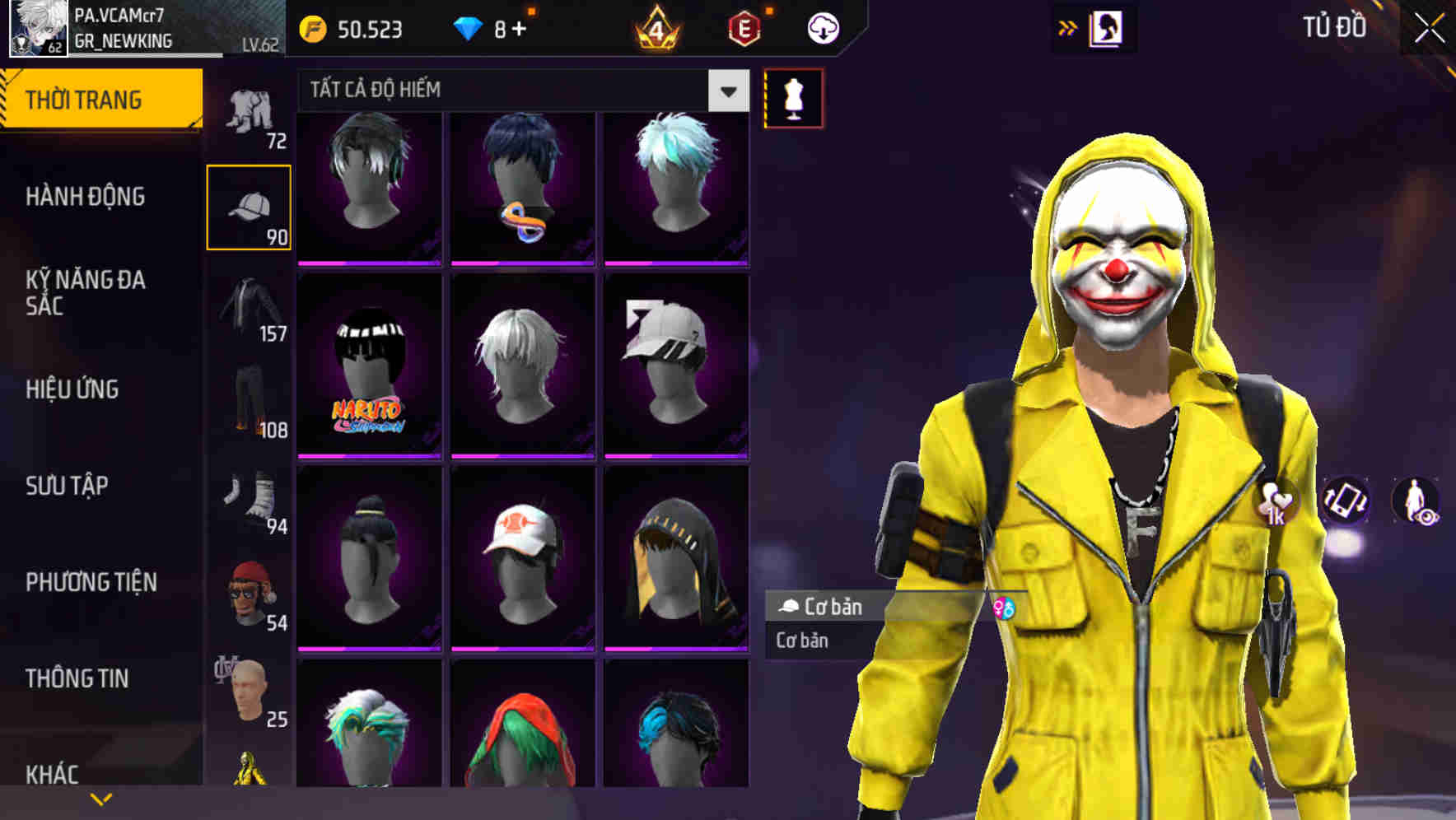Image resolution: width=1456 pixels, height=820 pixels.
Task: Expand the quick navigation double-arrow icon
Action: click(1066, 26)
